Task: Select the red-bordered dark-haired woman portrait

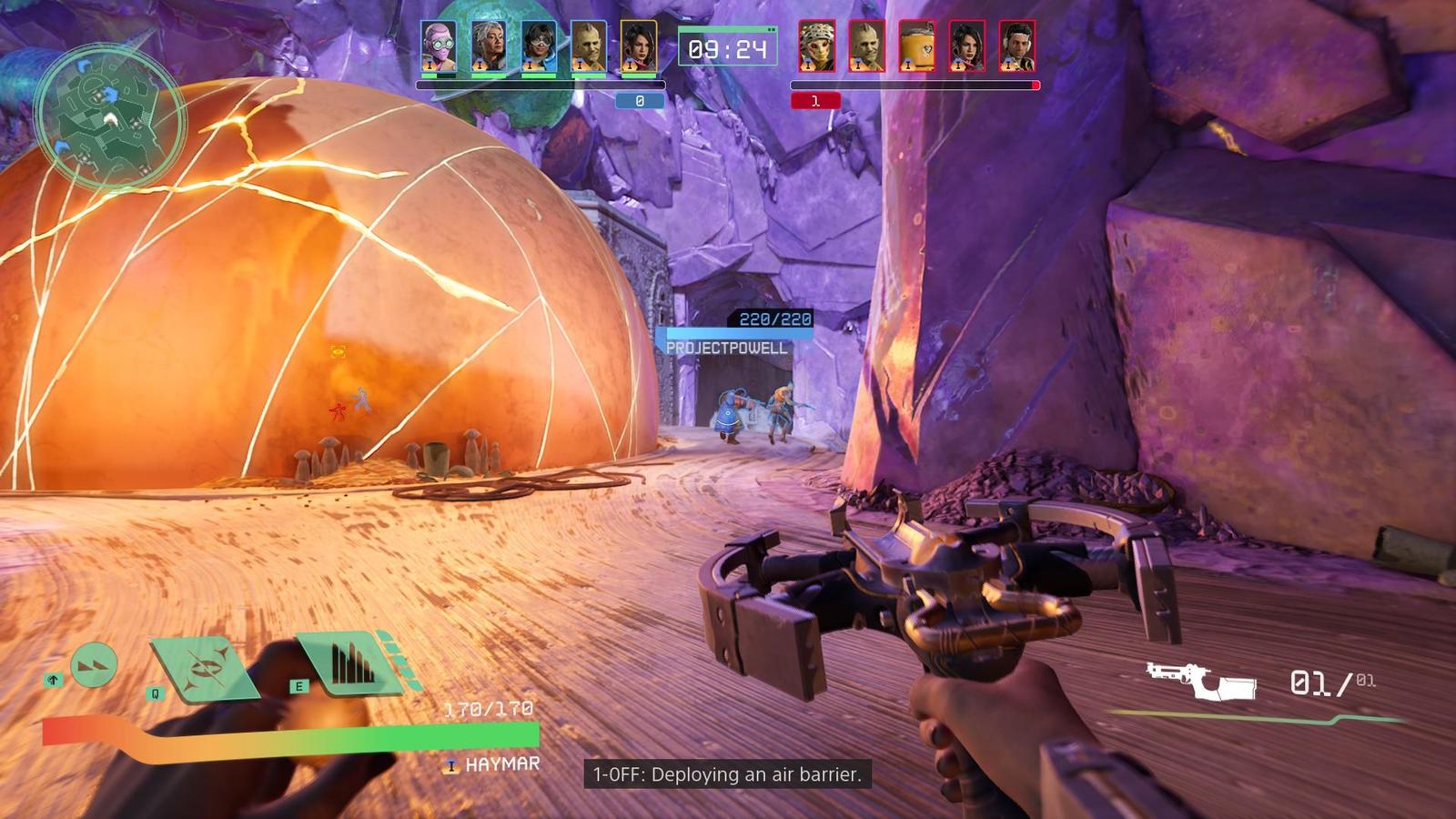Action: [x=966, y=46]
